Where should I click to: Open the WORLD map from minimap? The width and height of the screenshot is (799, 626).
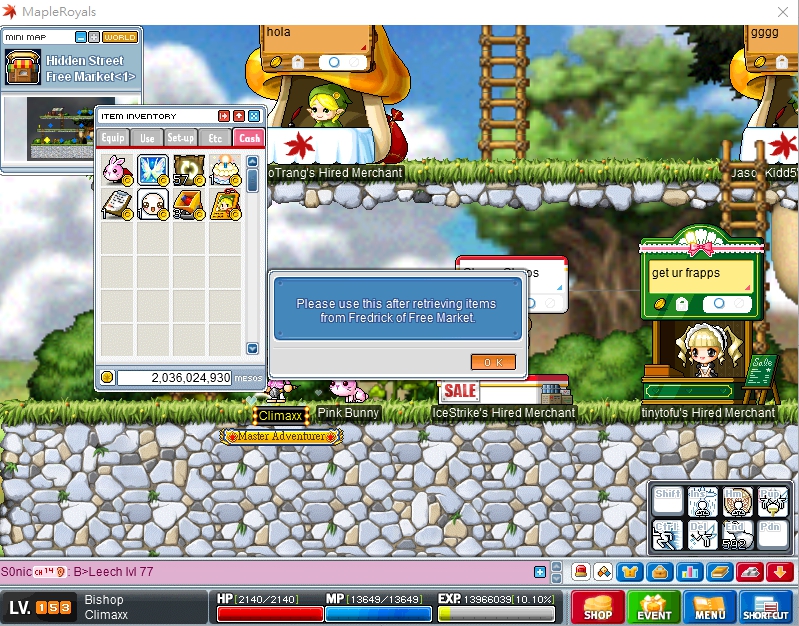click(x=120, y=37)
